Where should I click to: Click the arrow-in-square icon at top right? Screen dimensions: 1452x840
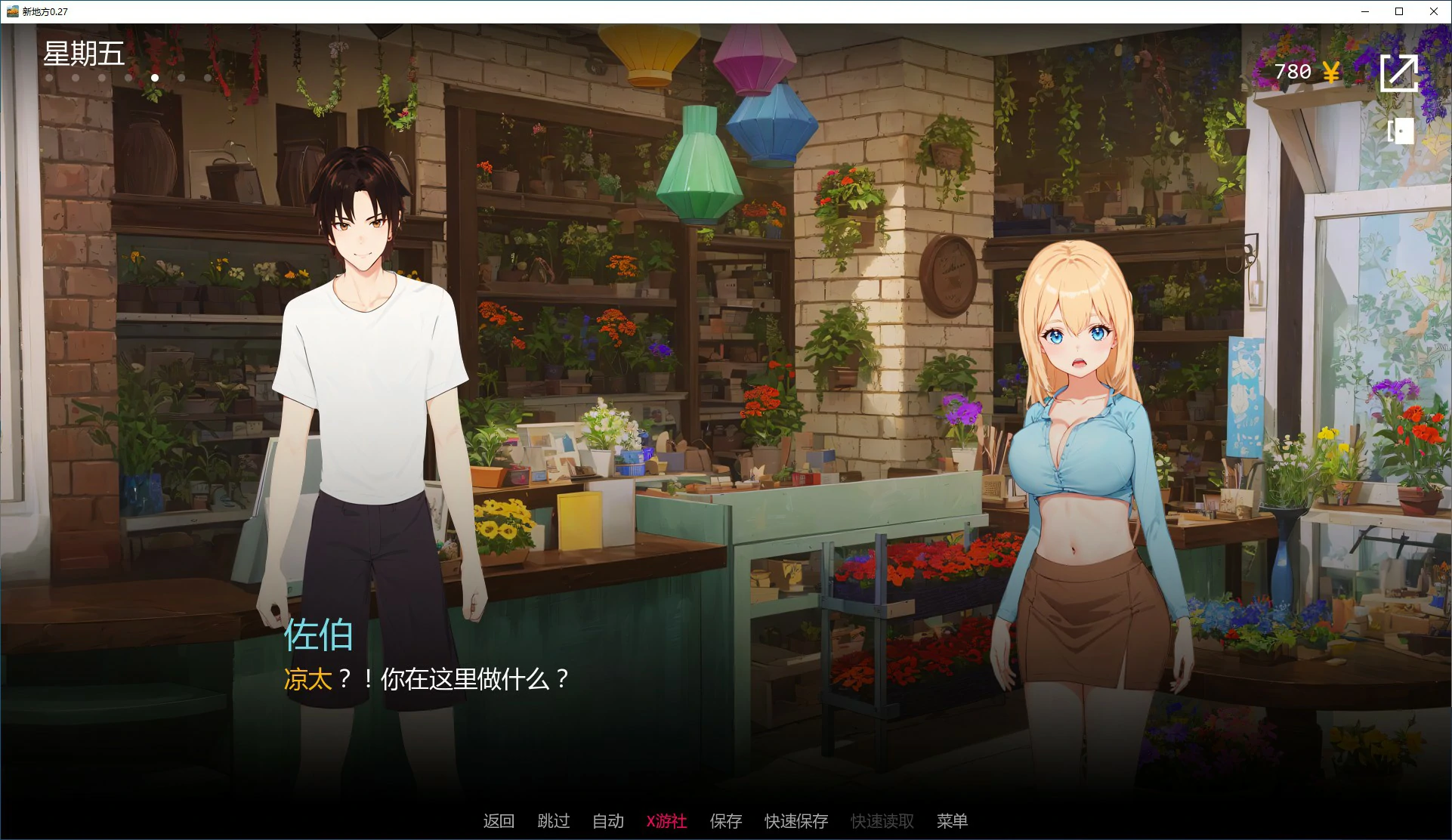[x=1399, y=73]
